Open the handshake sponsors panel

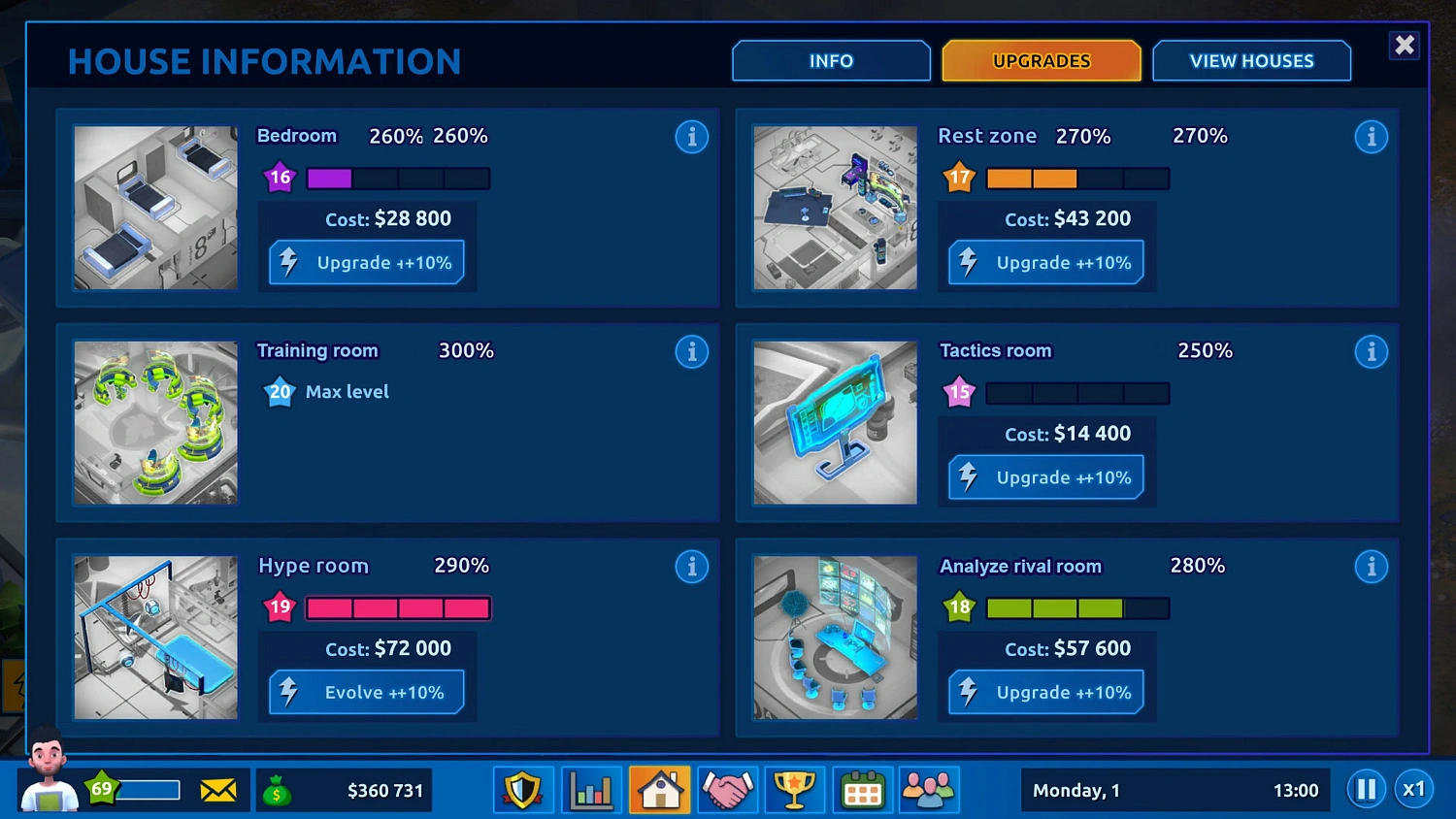tap(727, 789)
